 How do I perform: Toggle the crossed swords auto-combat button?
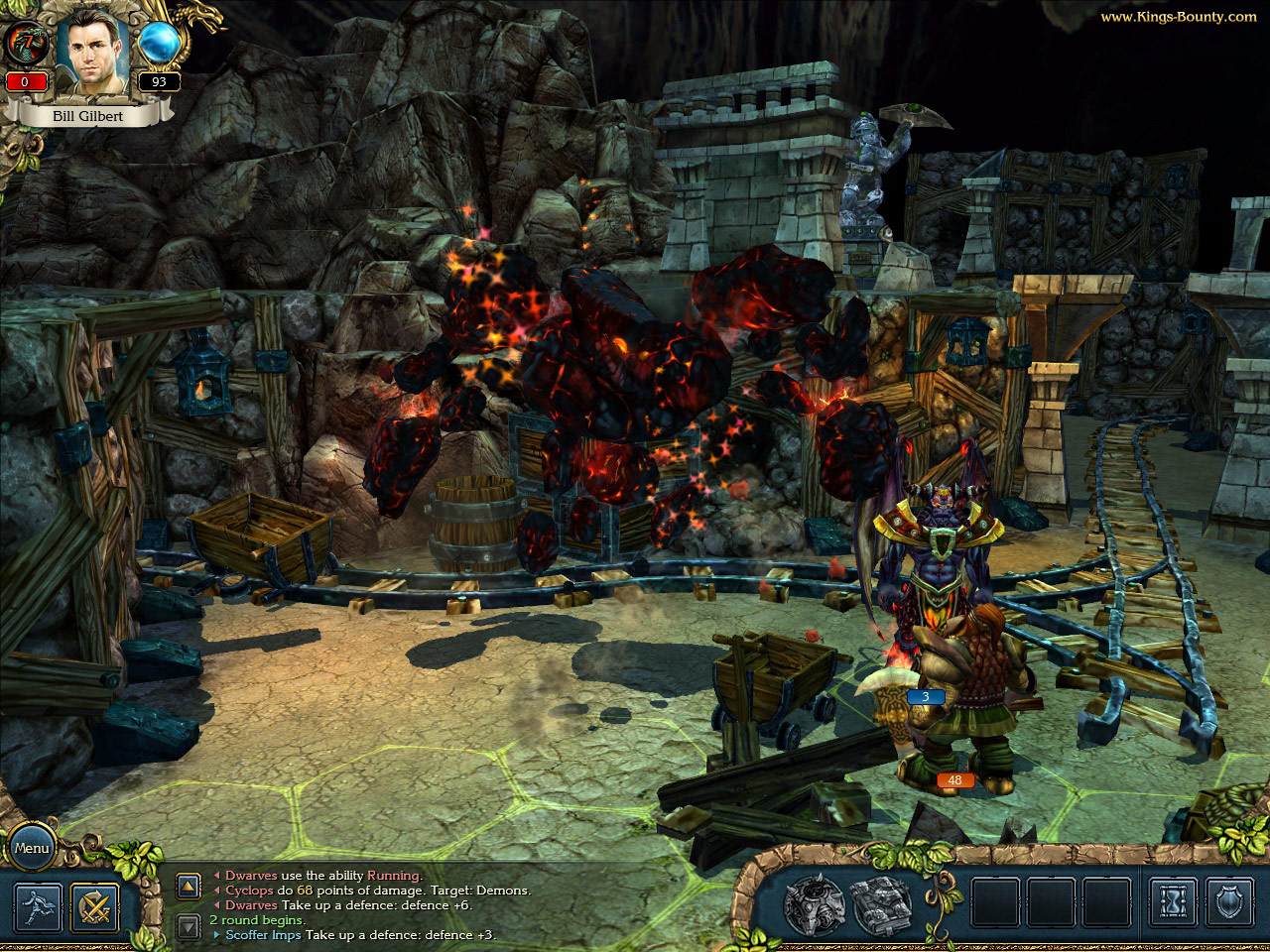pos(94,906)
